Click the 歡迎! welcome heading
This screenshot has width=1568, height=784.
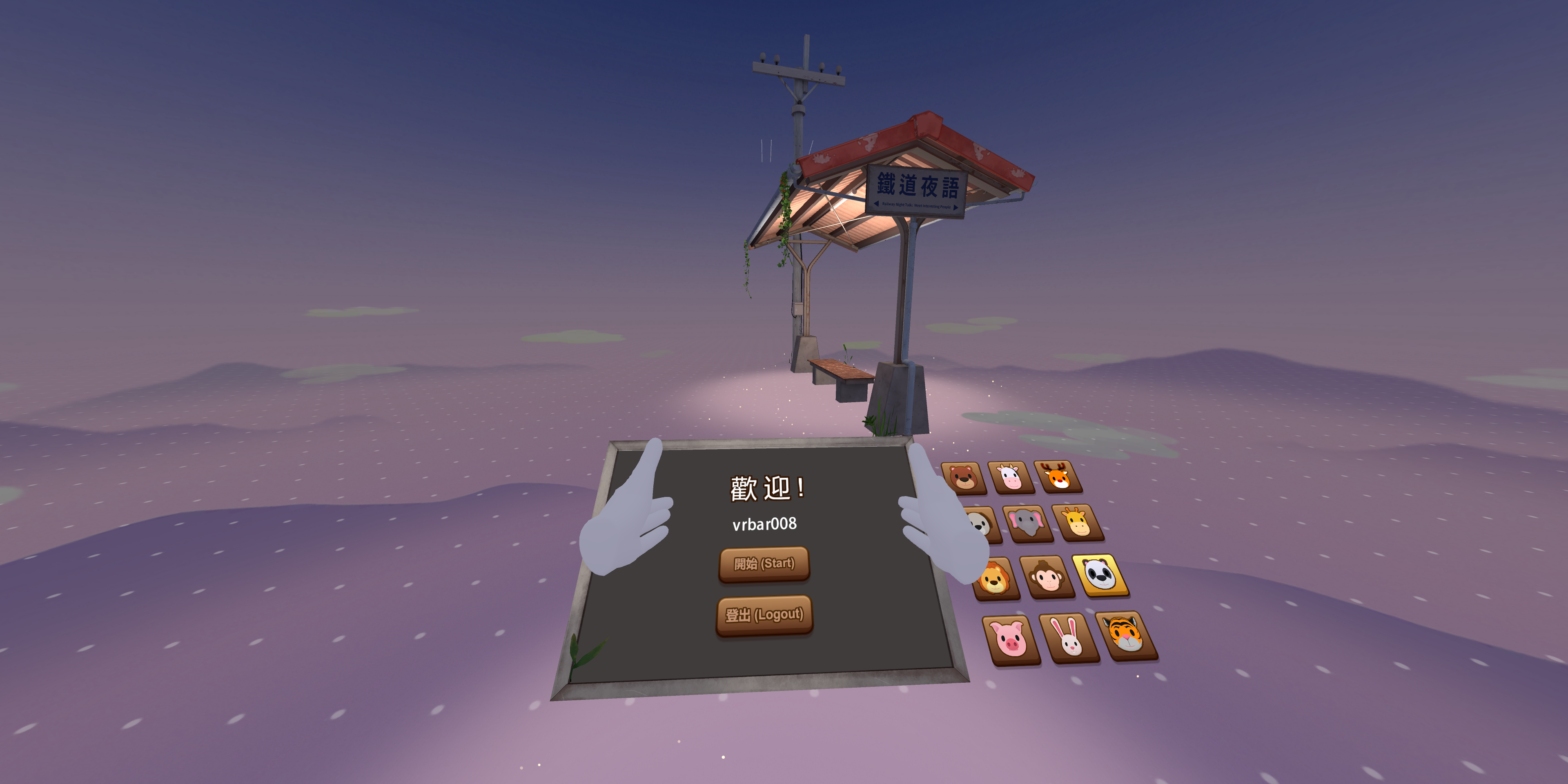tap(766, 487)
